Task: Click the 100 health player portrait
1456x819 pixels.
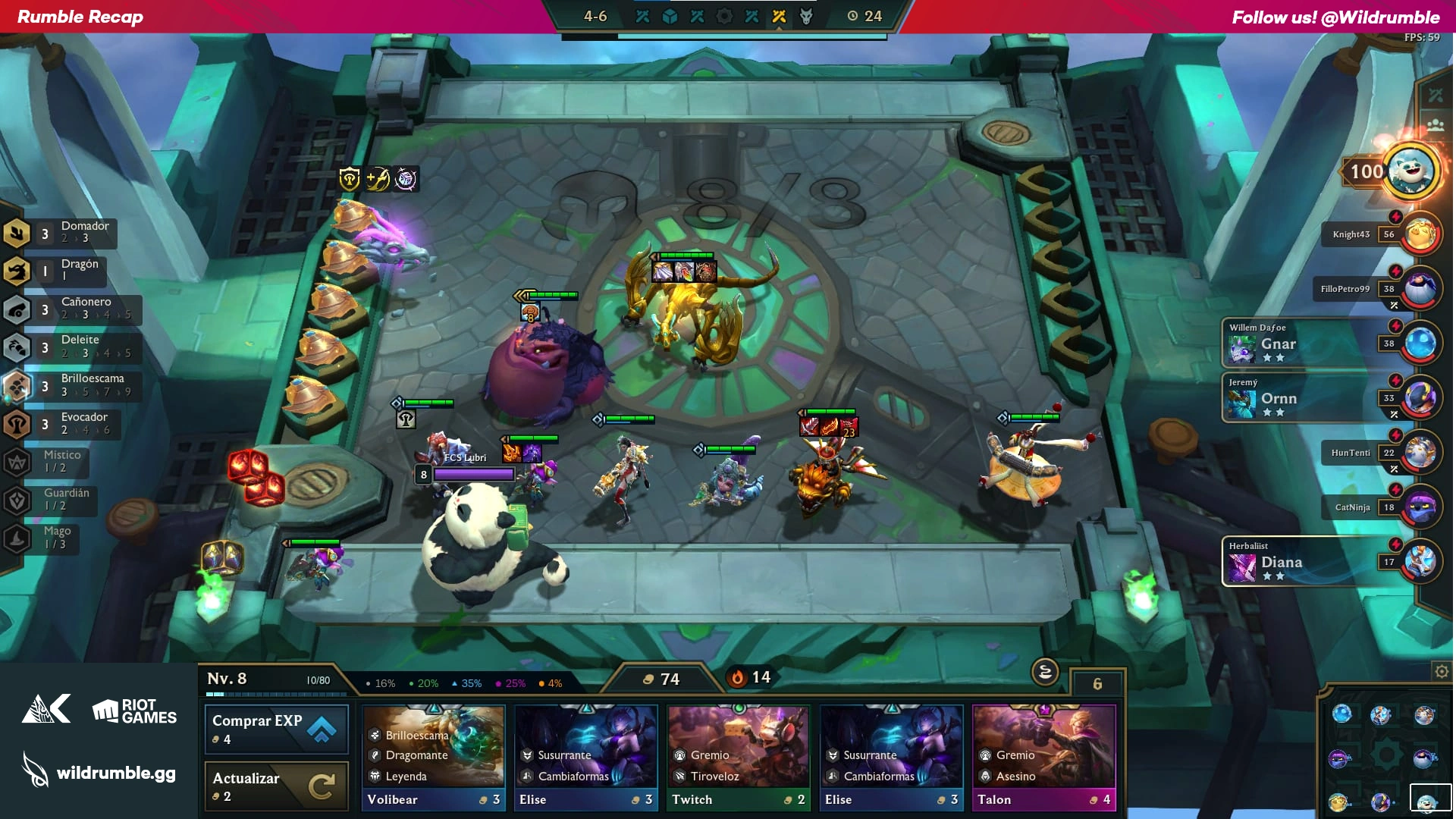Action: pyautogui.click(x=1410, y=171)
